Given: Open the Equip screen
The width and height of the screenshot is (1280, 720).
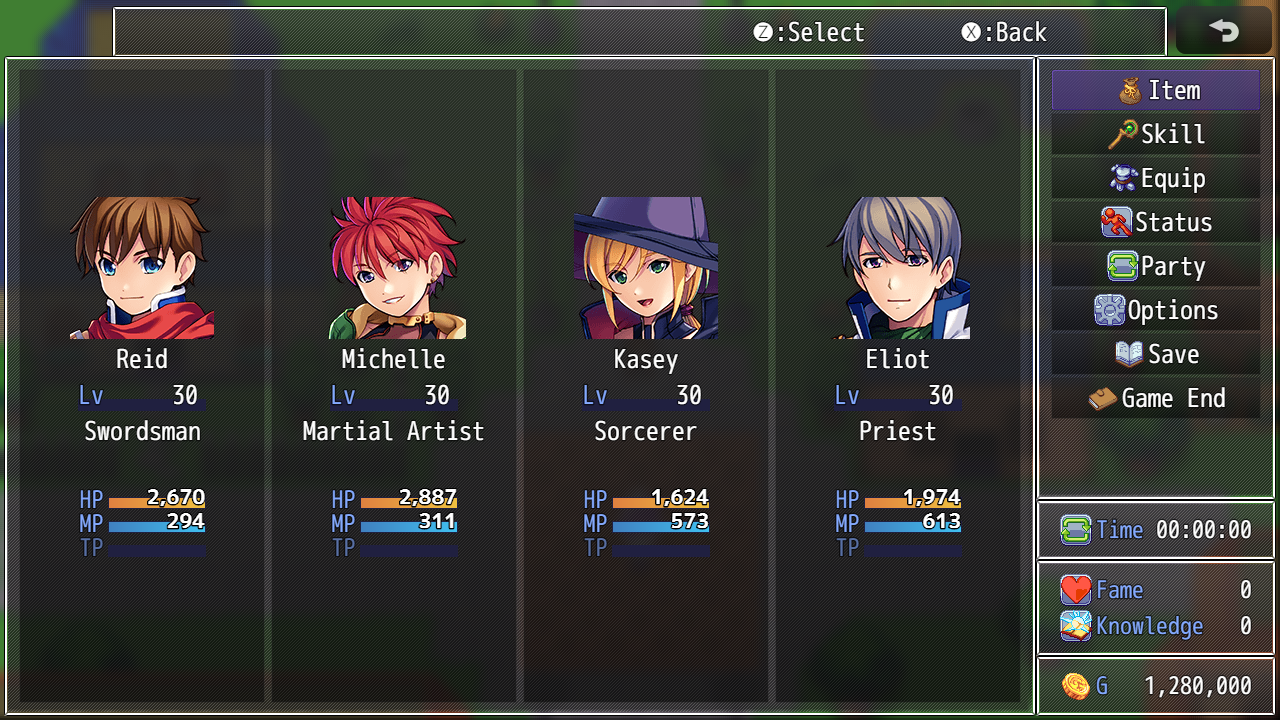Looking at the screenshot, I should (x=1156, y=178).
